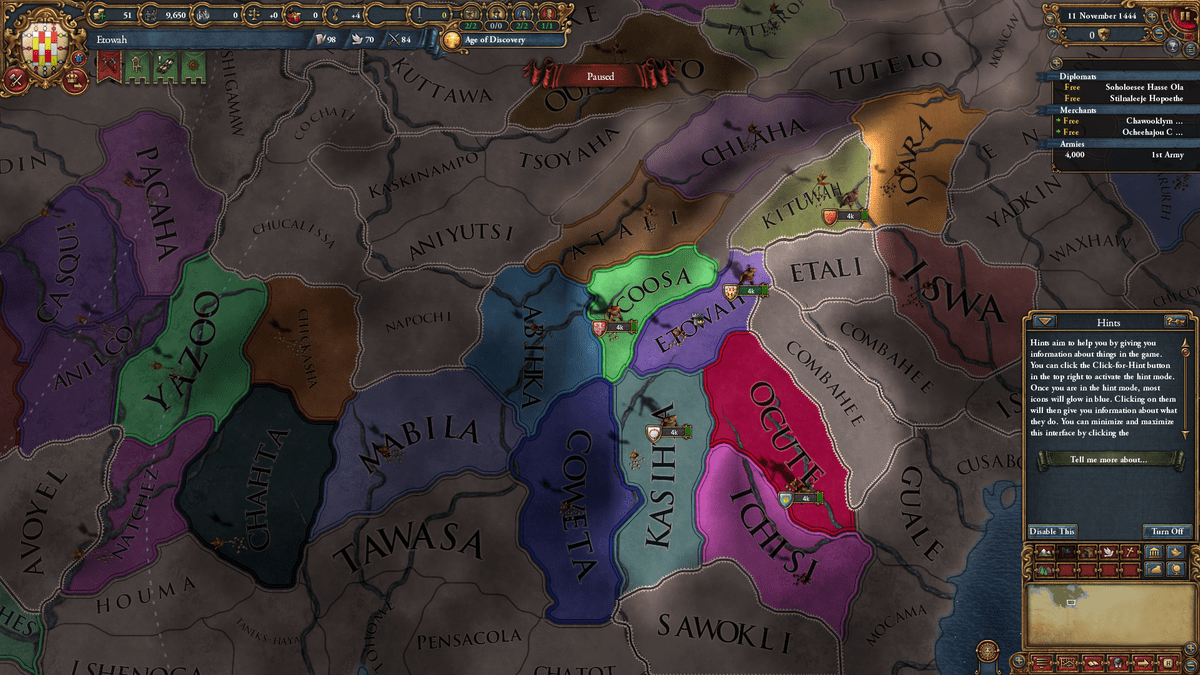Open the main menu list button
Image resolution: width=1200 pixels, height=675 pixels.
pyautogui.click(x=1040, y=661)
